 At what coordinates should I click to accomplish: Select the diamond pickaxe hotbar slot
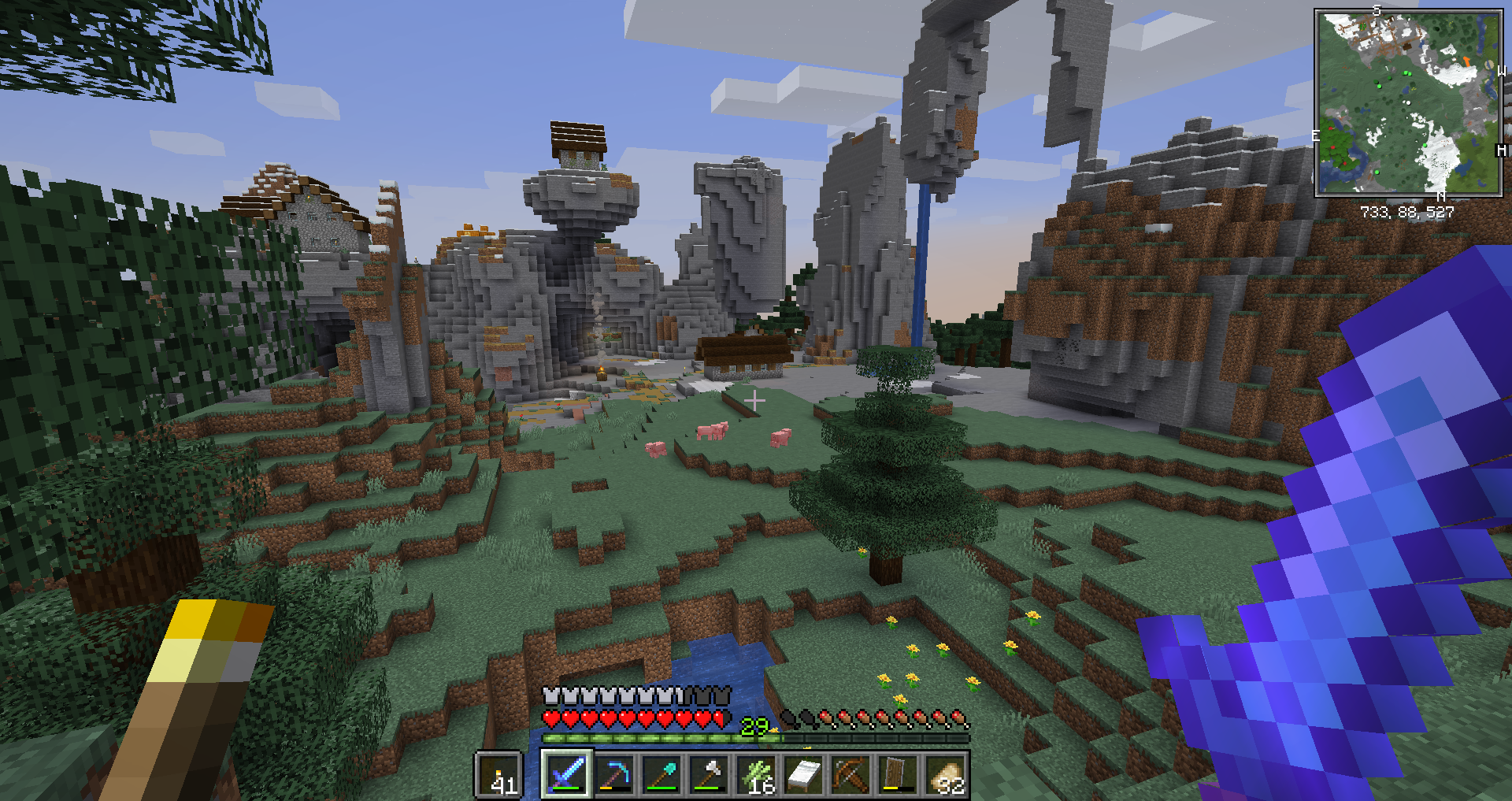pyautogui.click(x=614, y=774)
